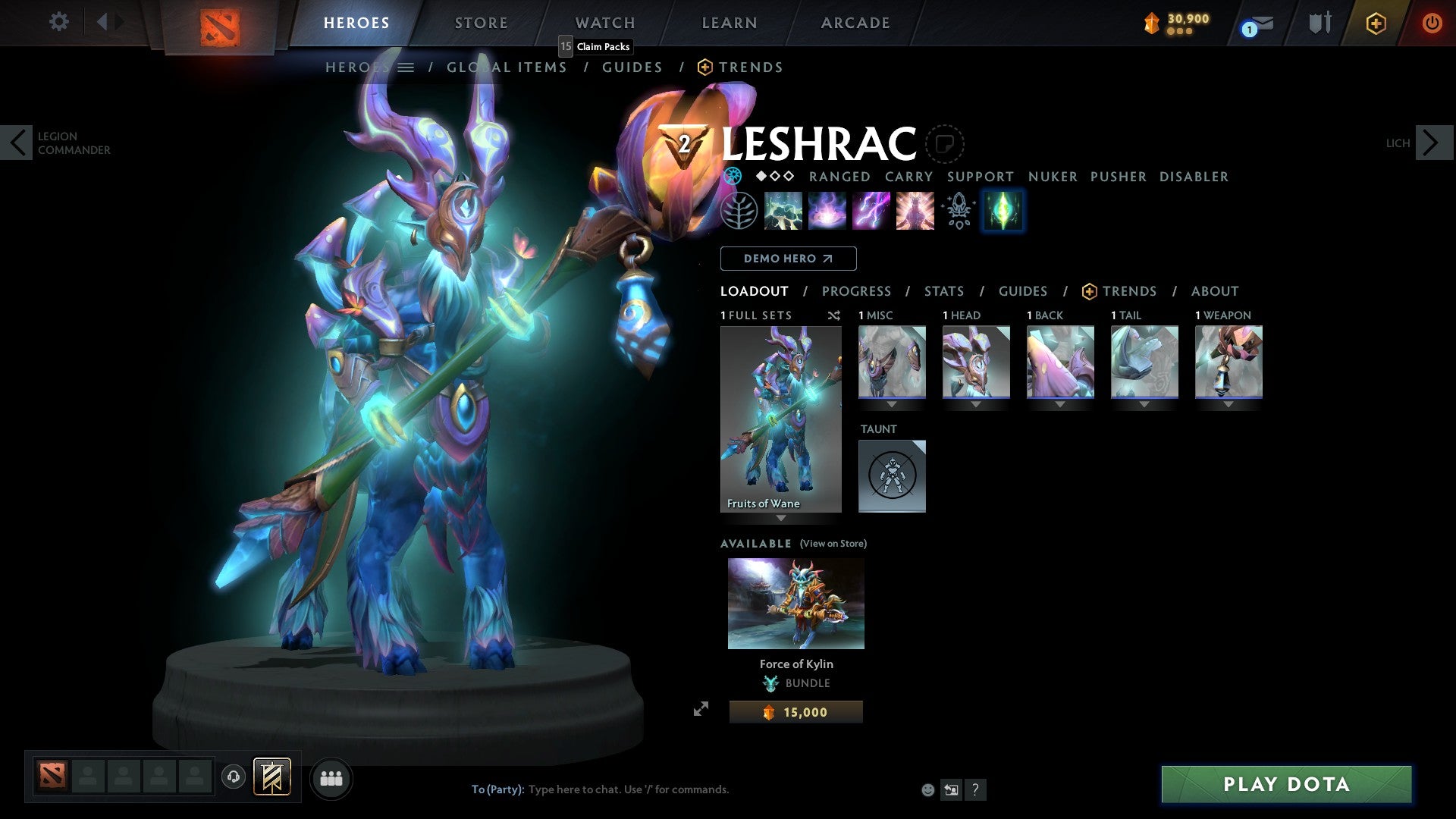Select the Force of Kylin bundle thumbnail
Screen dimensions: 1456x819
tap(795, 603)
